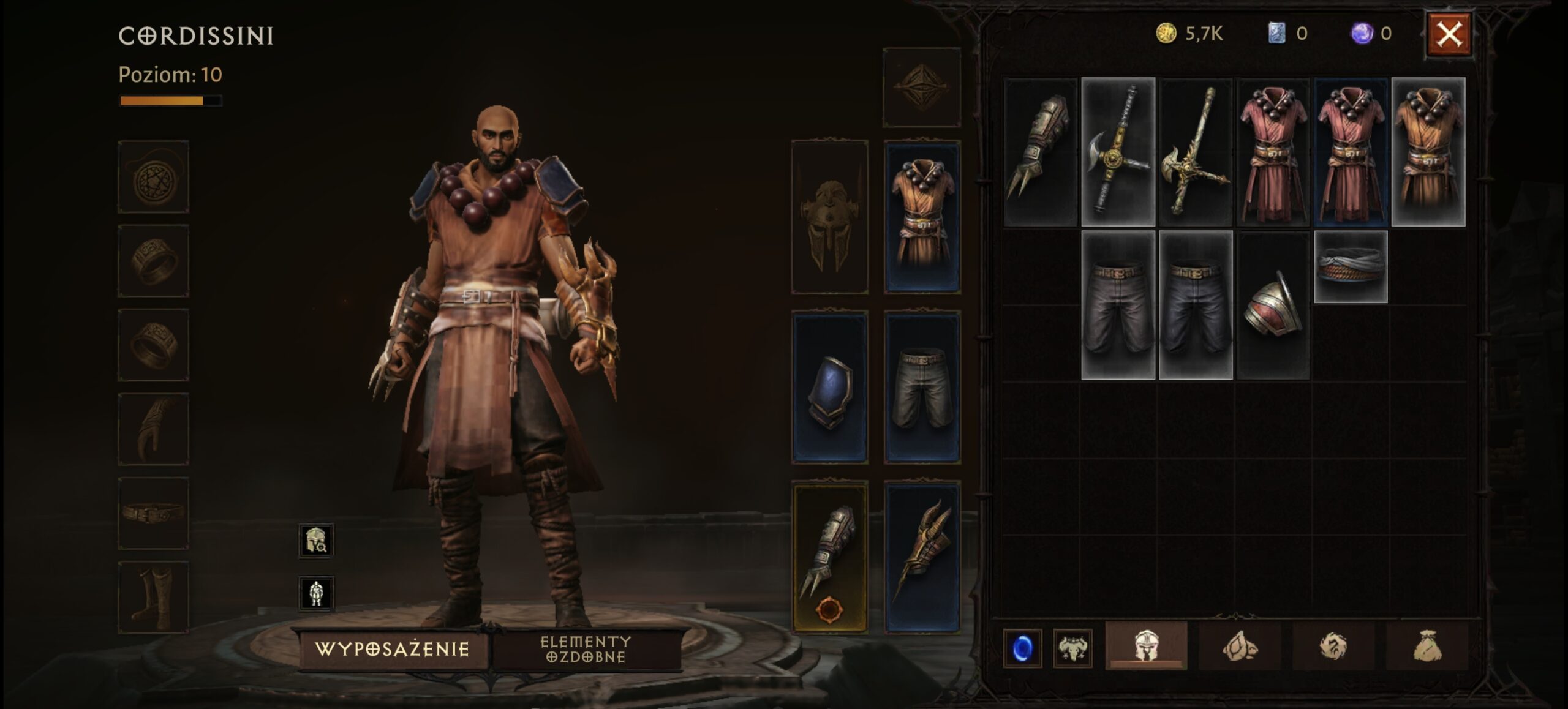This screenshot has width=1568, height=709.
Task: Select the equipped orange robe chest slot
Action: [x=922, y=216]
